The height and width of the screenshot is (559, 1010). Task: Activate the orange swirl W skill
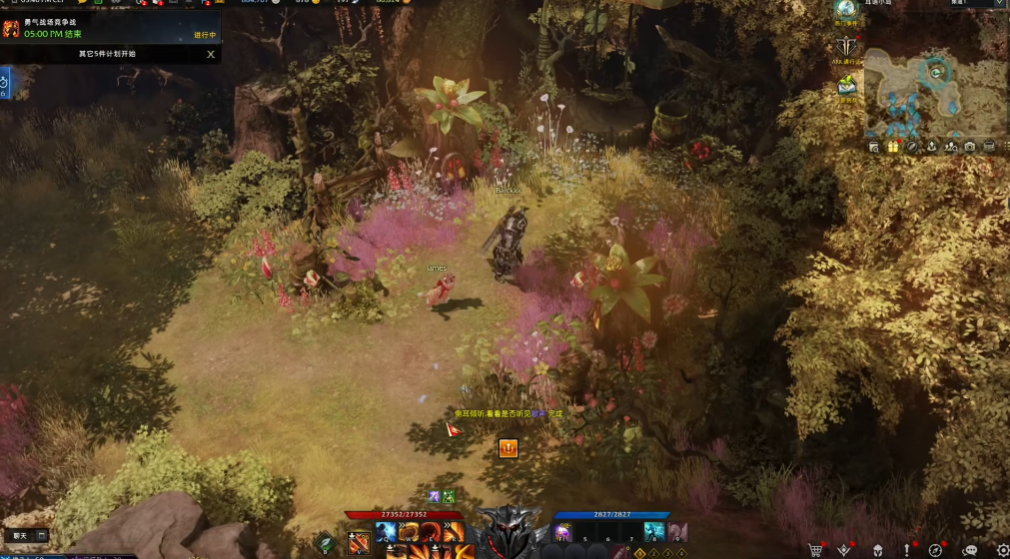coord(409,531)
